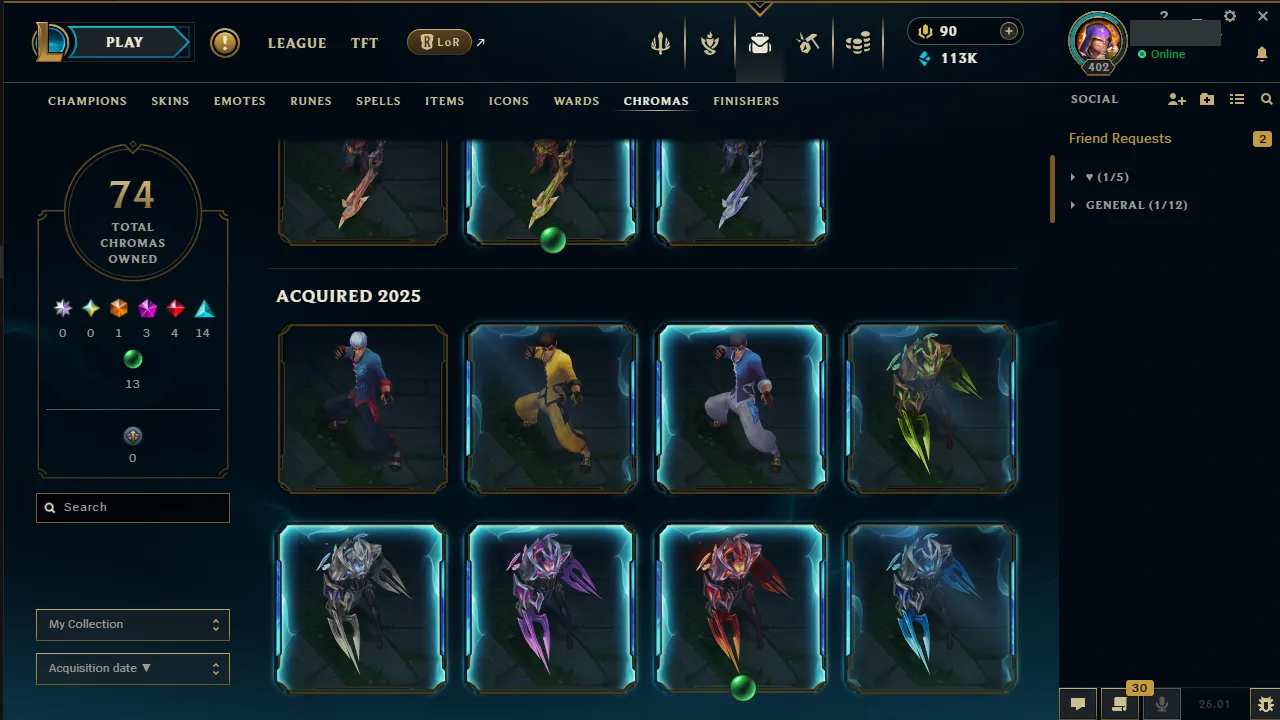The width and height of the screenshot is (1280, 720).
Task: Open patch notes scroll icon
Action: click(x=1120, y=703)
